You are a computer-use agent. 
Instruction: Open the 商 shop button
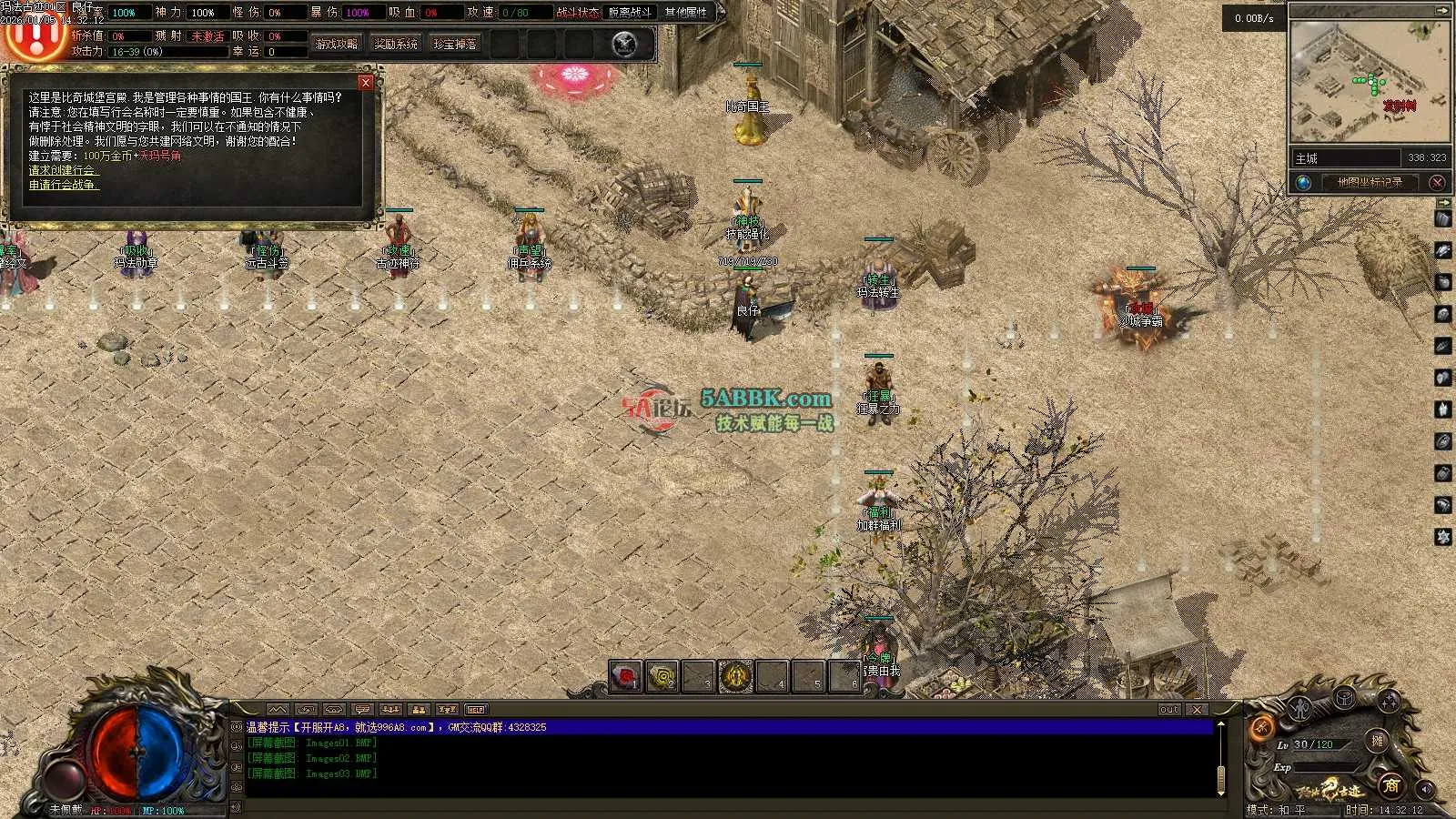(x=1390, y=786)
